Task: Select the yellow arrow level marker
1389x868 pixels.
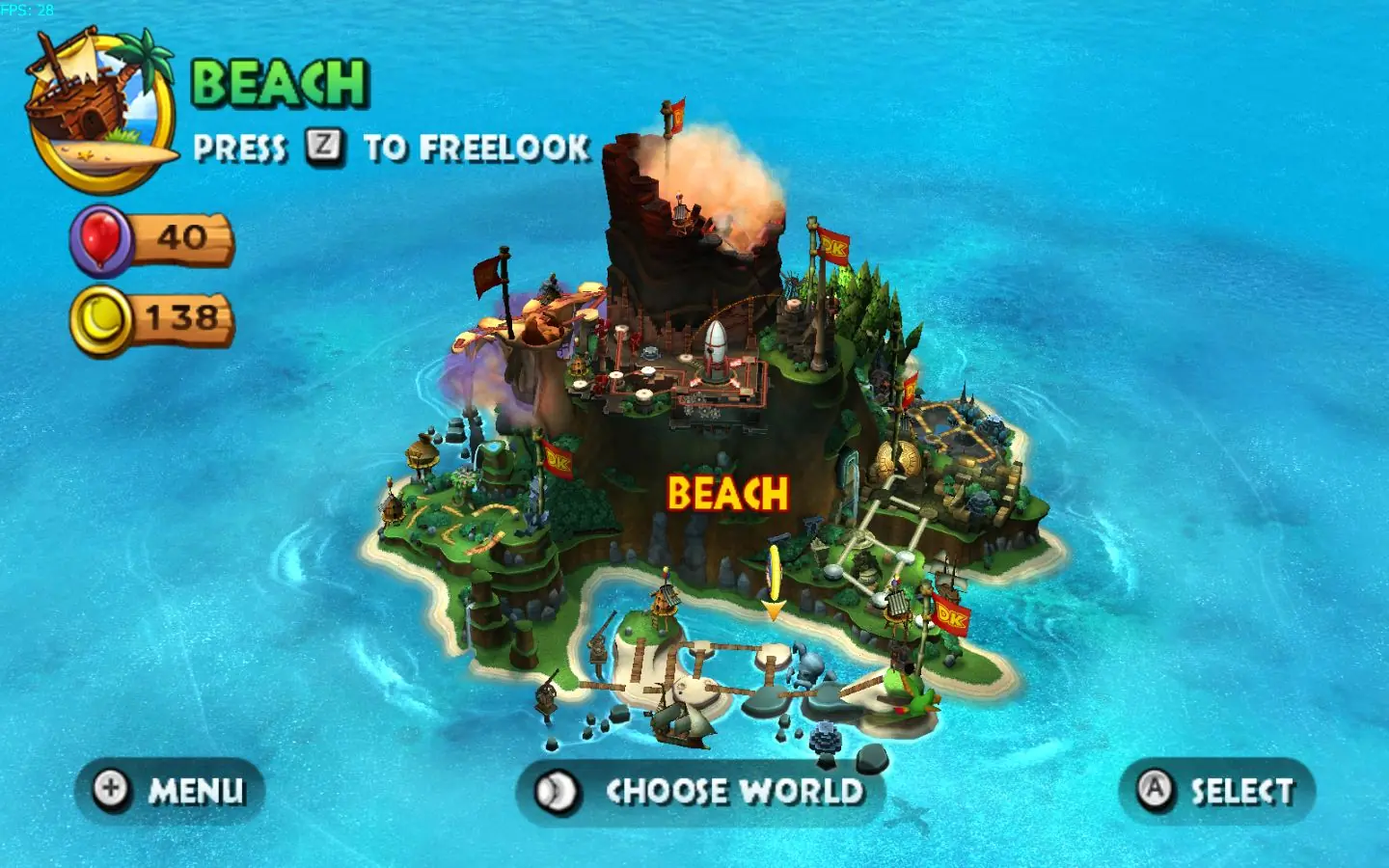Action: 776,579
